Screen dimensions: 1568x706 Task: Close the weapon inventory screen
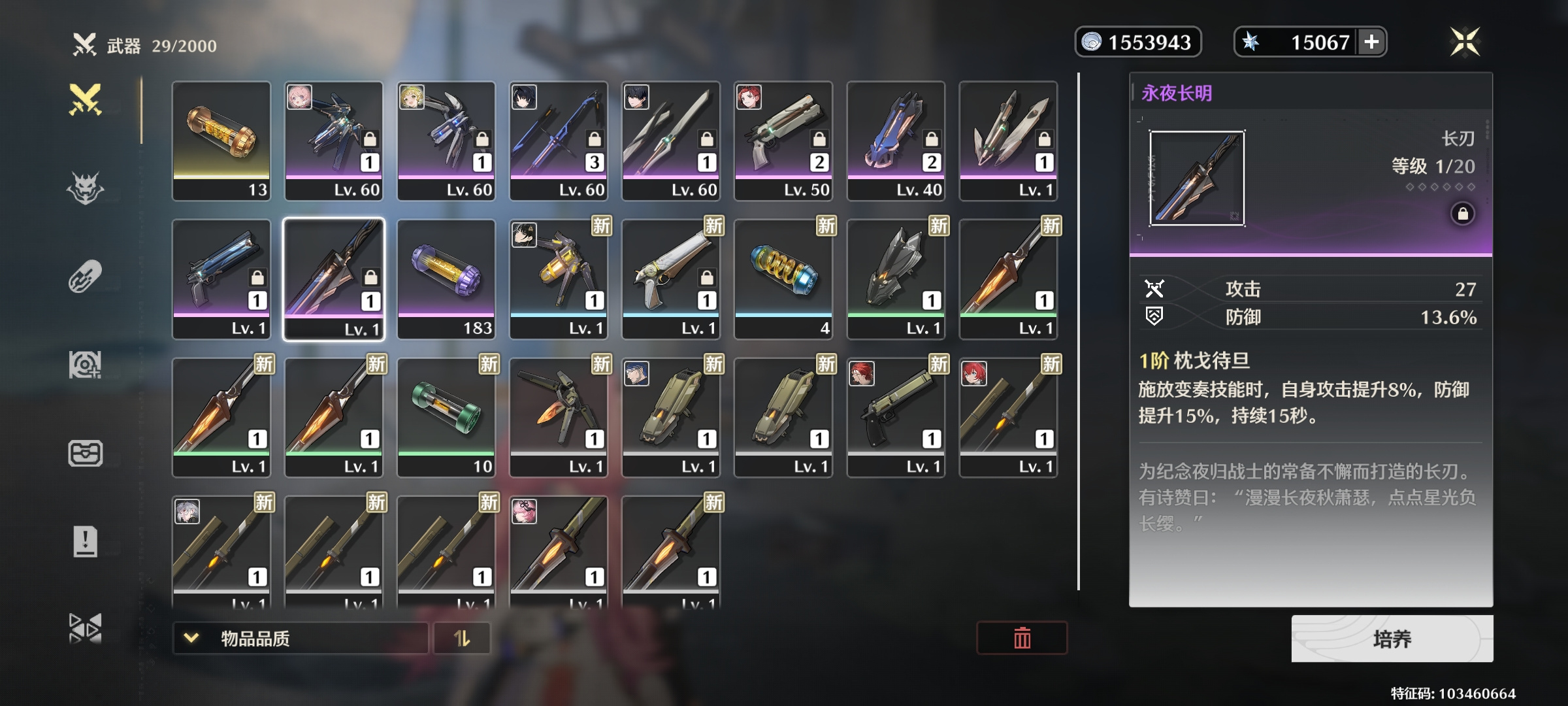click(1465, 42)
